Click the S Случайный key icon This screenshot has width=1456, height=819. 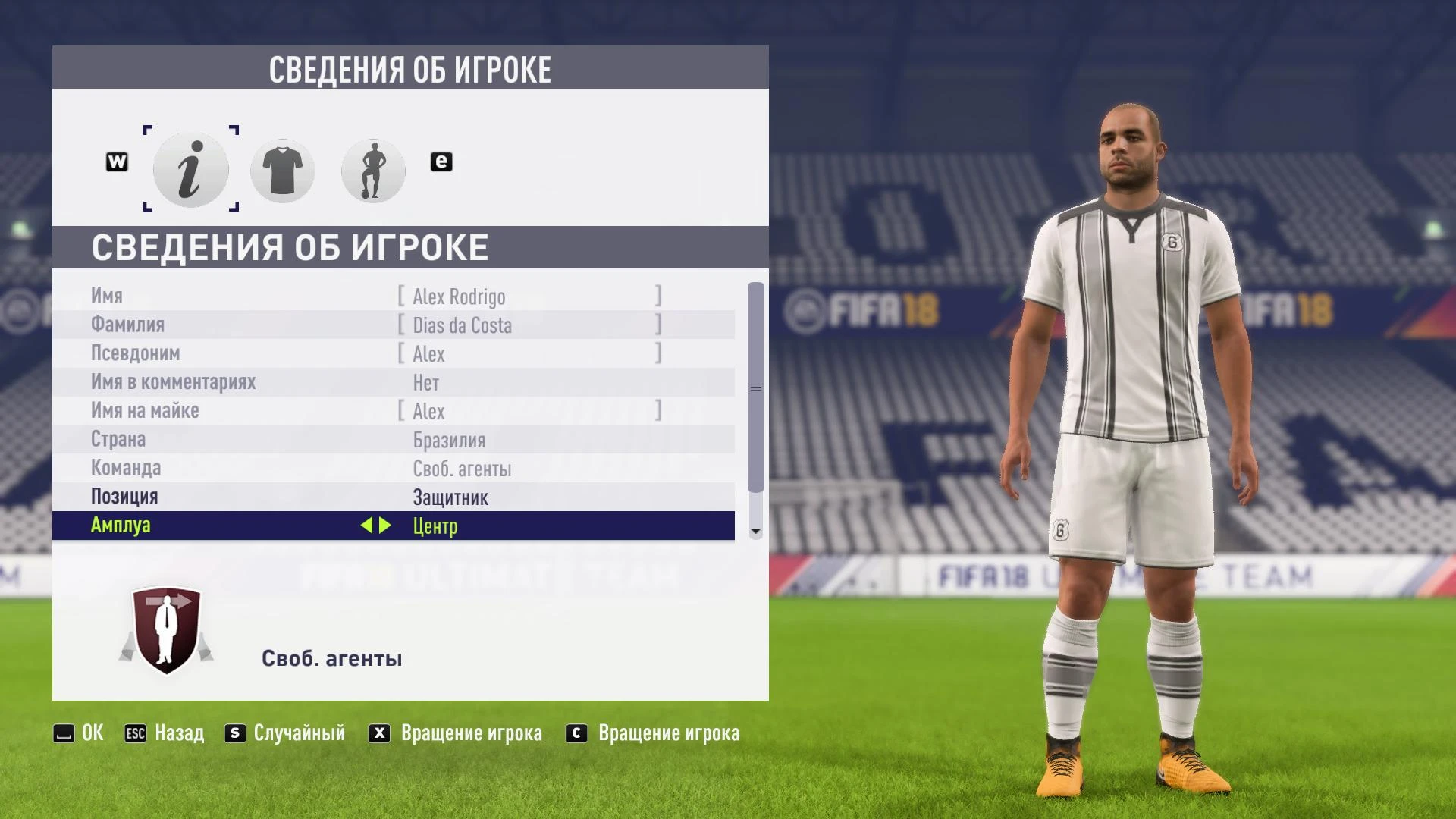click(234, 733)
